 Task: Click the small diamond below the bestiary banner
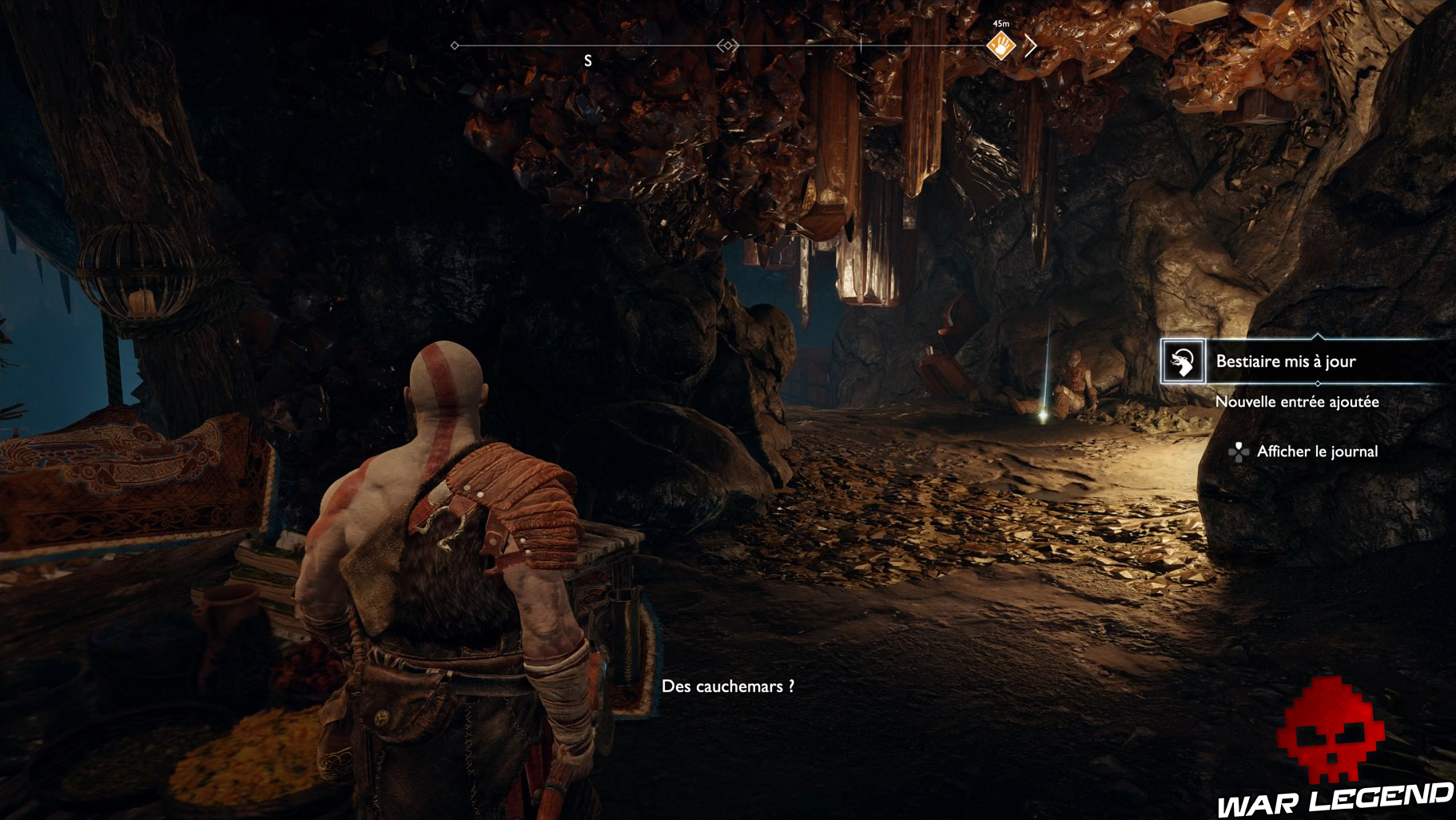1319,384
